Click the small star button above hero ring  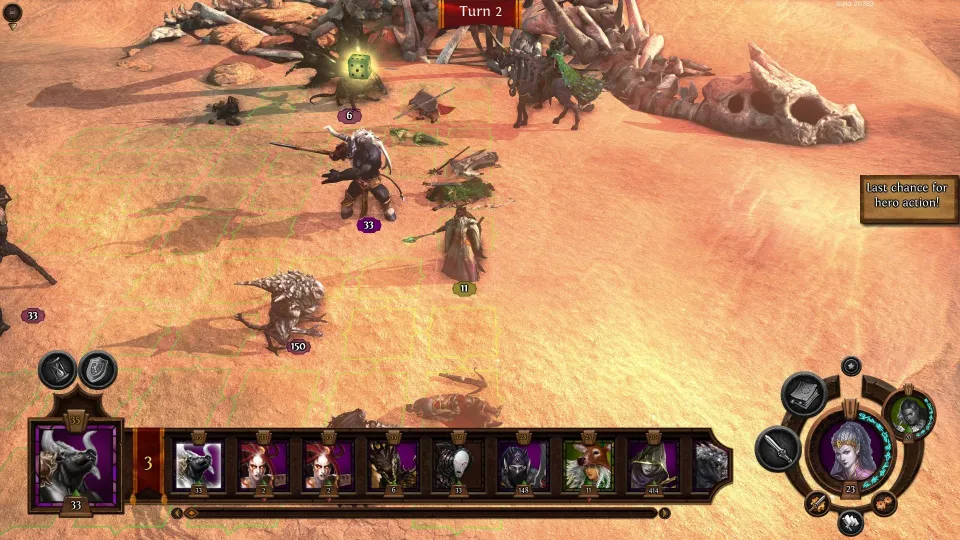[851, 366]
